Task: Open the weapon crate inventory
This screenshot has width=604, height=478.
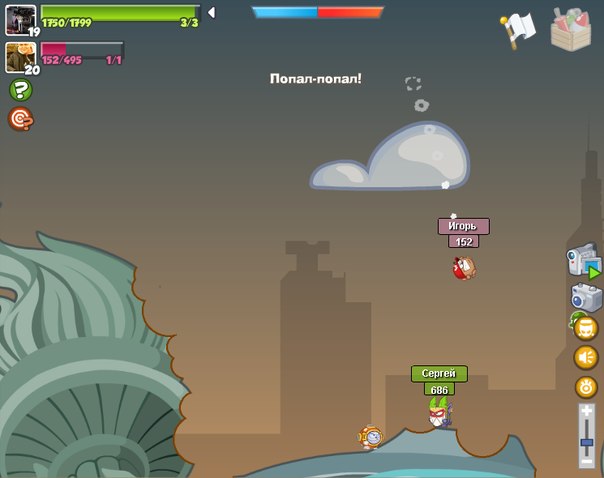Action: 571,28
